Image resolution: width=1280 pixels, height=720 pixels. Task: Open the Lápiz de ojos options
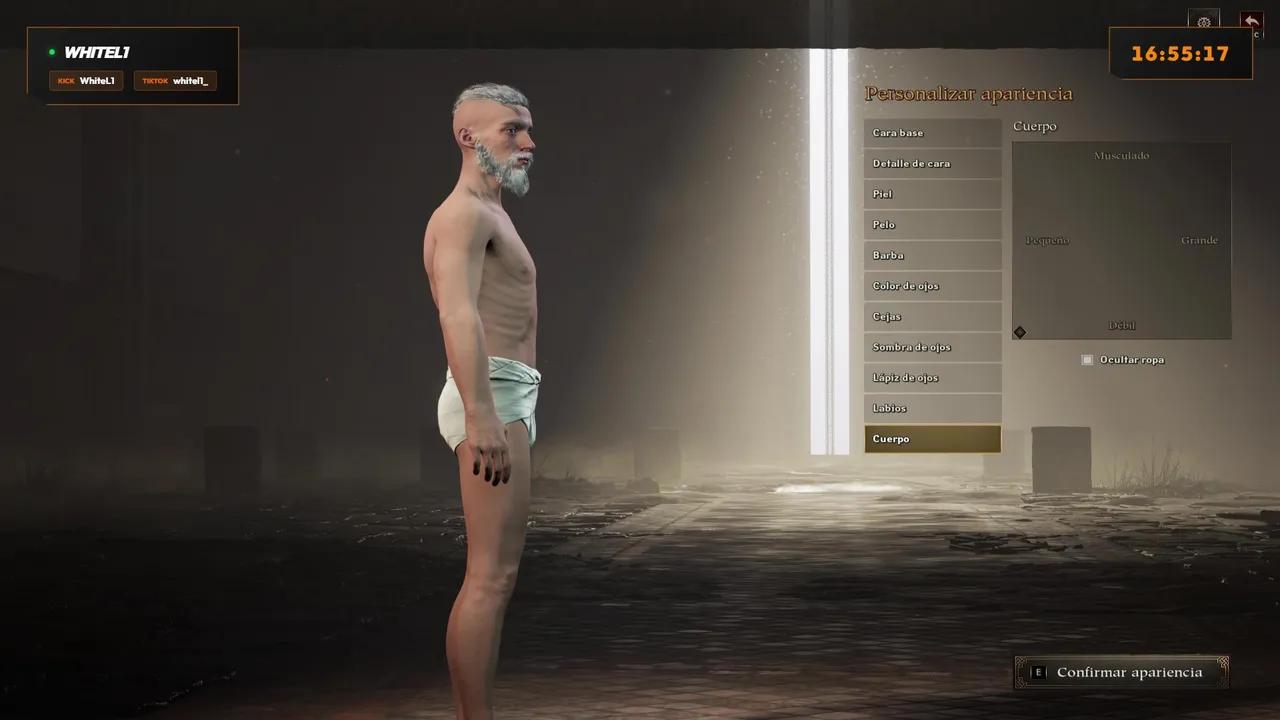[932, 377]
